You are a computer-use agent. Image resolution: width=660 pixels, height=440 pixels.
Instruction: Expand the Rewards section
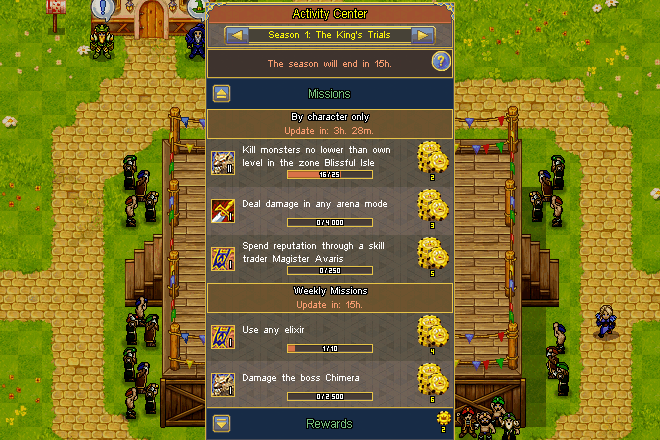pyautogui.click(x=222, y=424)
